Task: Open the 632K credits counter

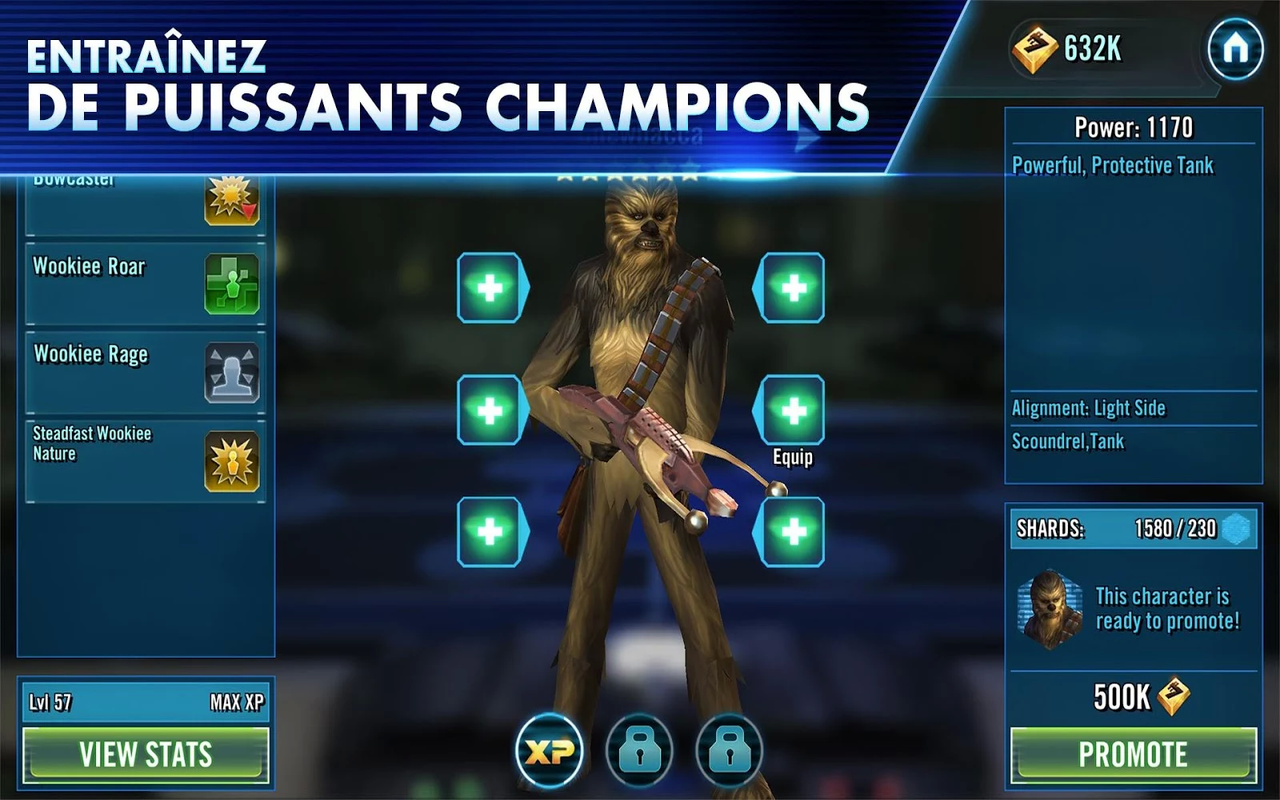Action: coord(1070,49)
